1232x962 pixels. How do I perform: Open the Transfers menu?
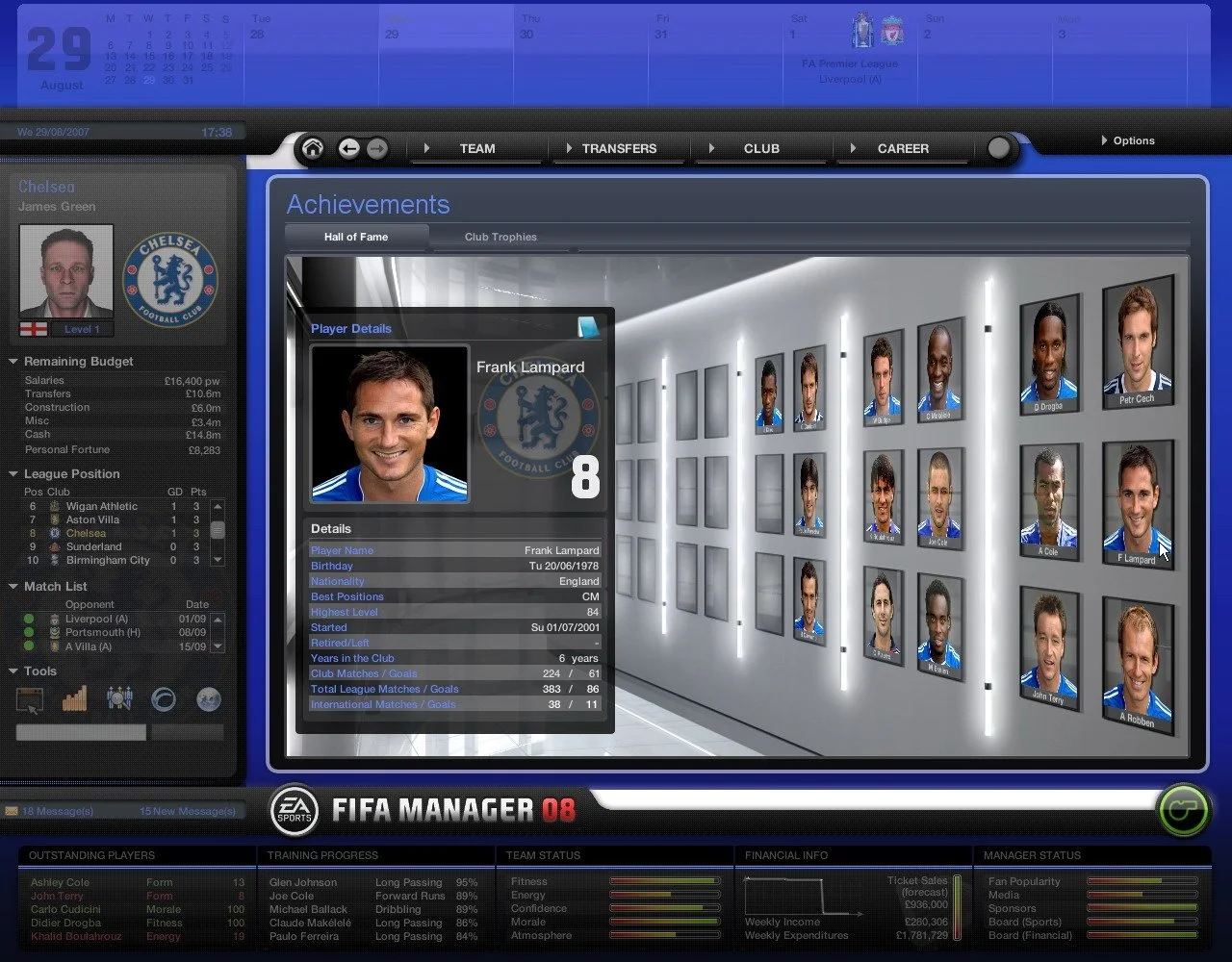click(x=619, y=148)
